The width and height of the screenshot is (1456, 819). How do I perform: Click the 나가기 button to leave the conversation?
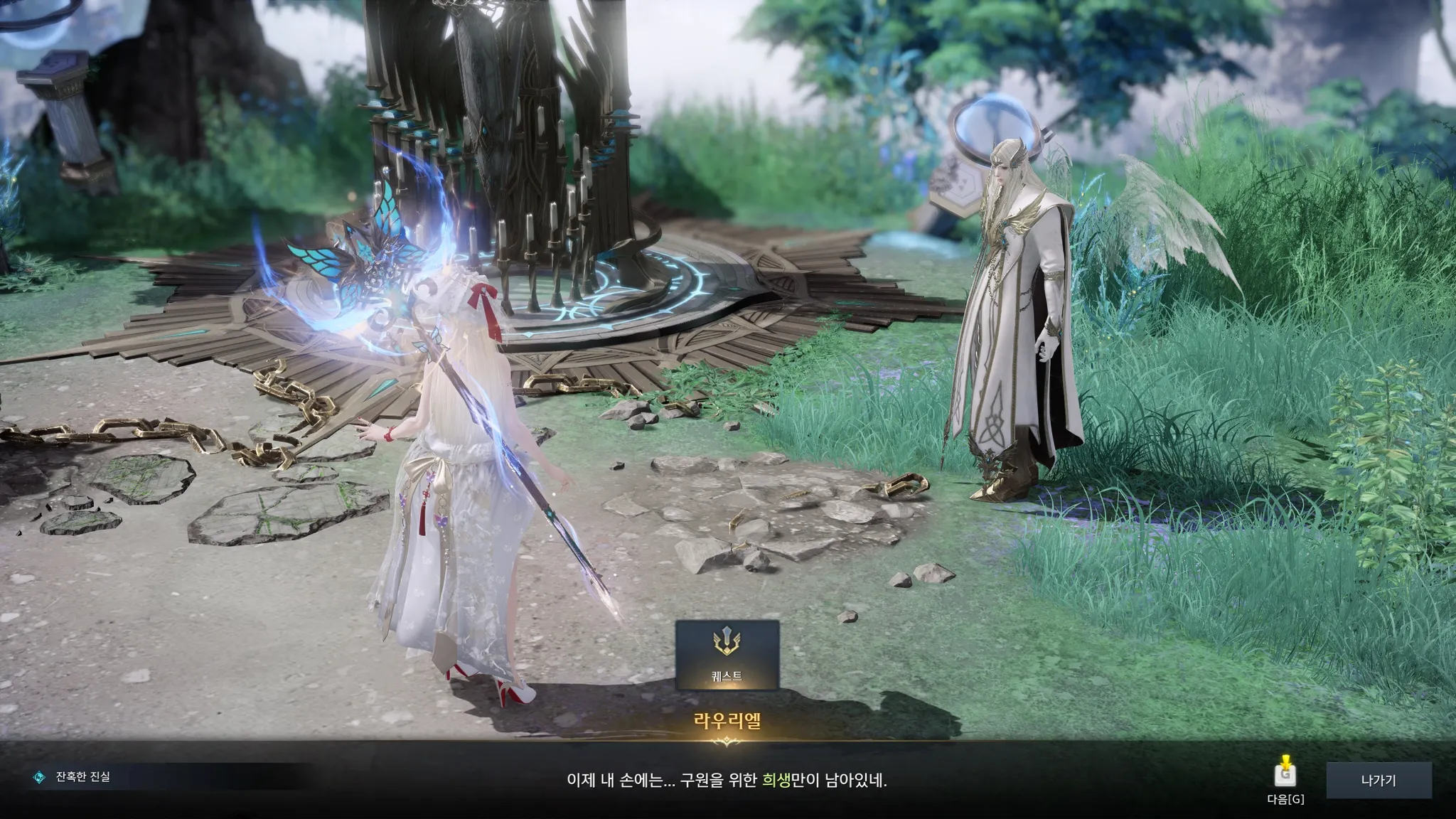[1379, 781]
